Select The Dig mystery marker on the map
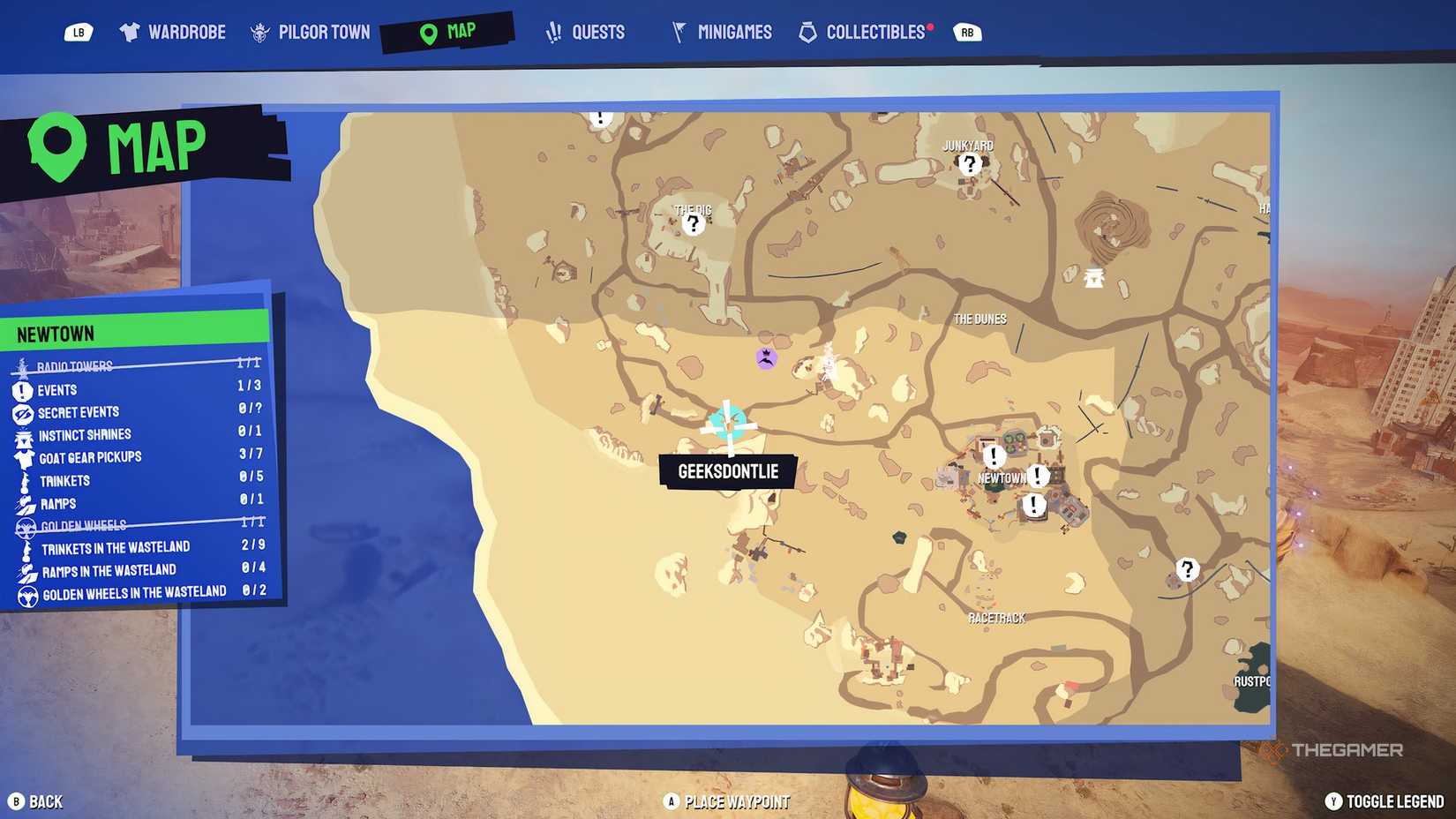Image resolution: width=1456 pixels, height=819 pixels. [x=692, y=223]
